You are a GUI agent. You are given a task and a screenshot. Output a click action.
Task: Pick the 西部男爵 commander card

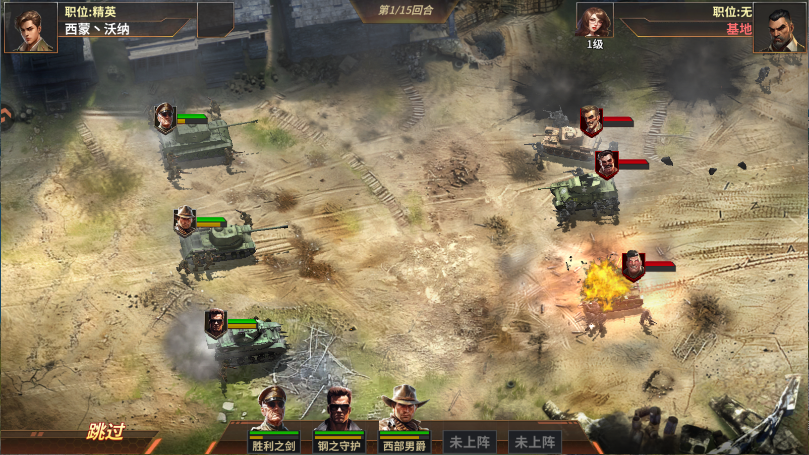click(405, 418)
